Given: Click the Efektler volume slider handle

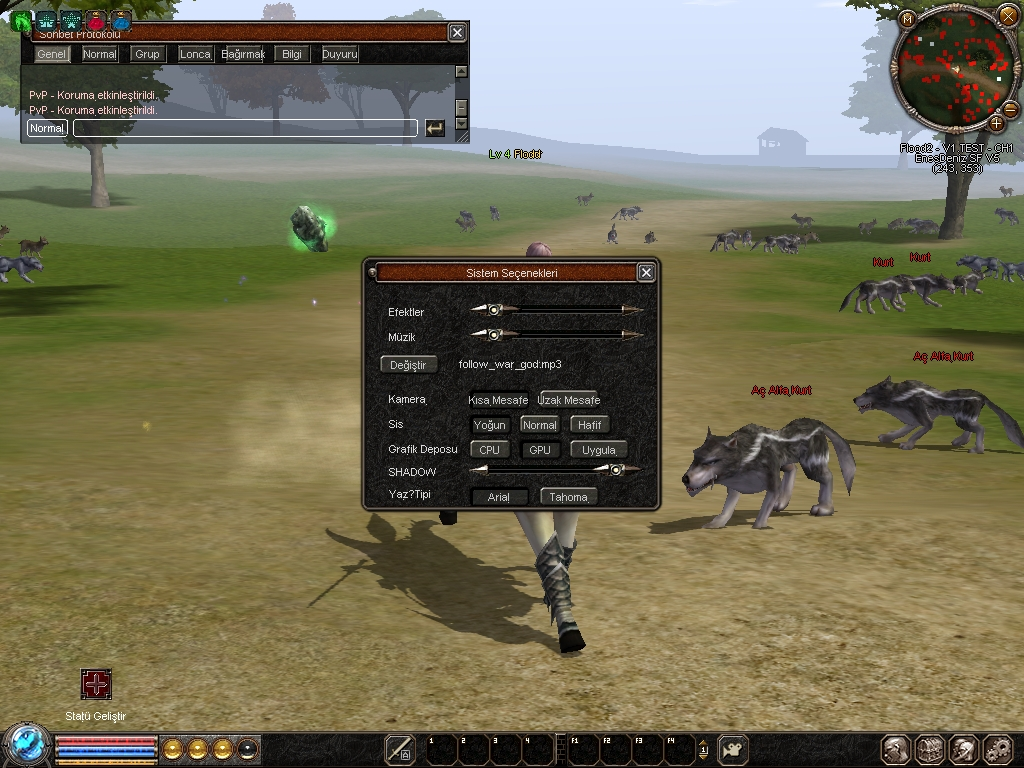Looking at the screenshot, I should click(x=494, y=310).
